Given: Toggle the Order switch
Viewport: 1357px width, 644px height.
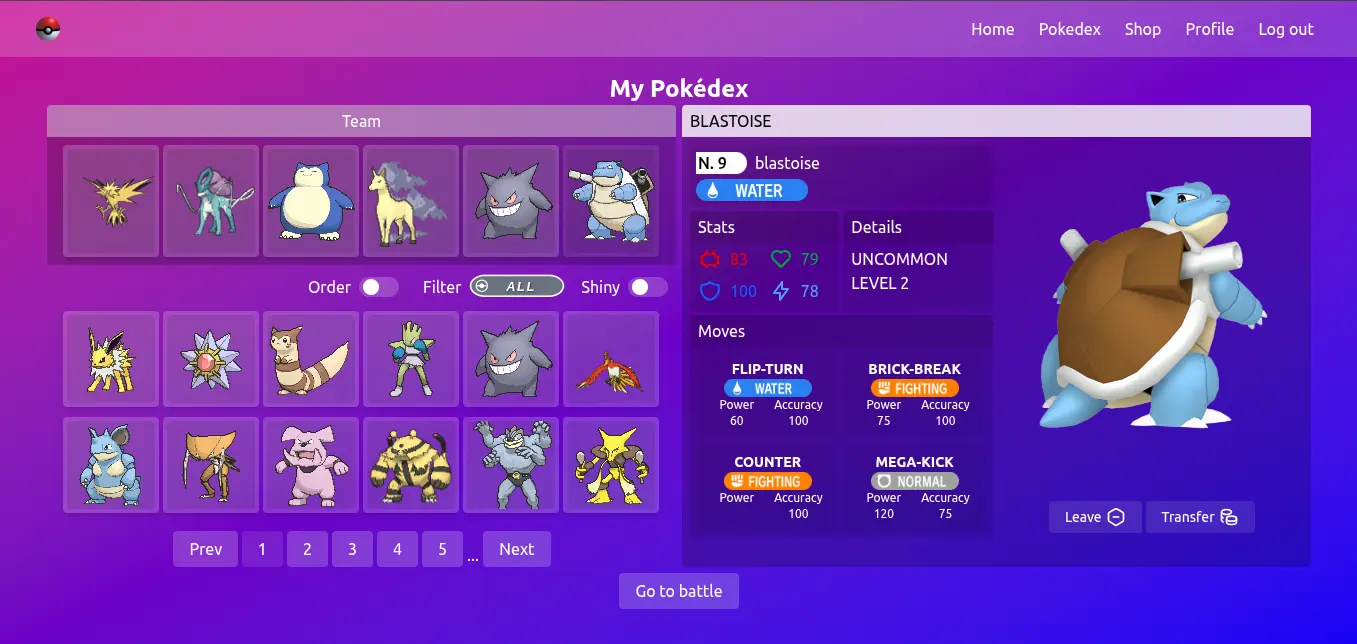Looking at the screenshot, I should [x=379, y=287].
